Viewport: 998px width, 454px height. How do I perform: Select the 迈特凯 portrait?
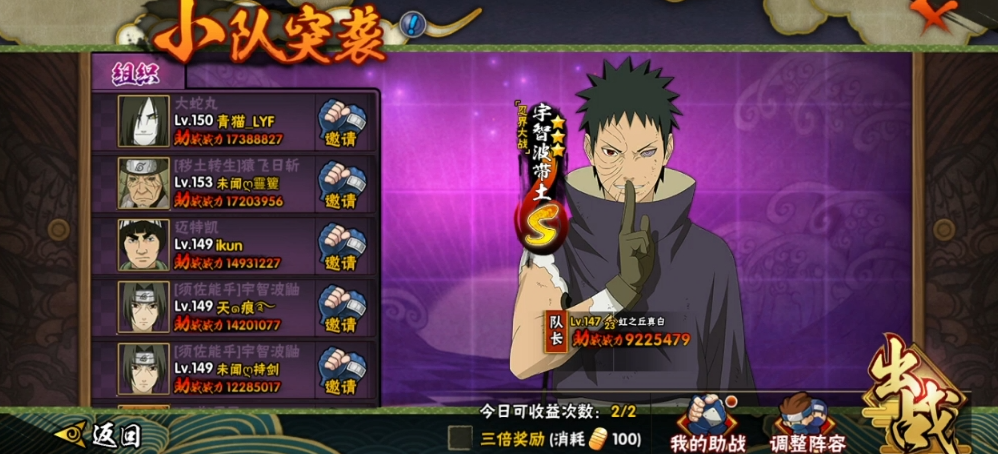(143, 245)
